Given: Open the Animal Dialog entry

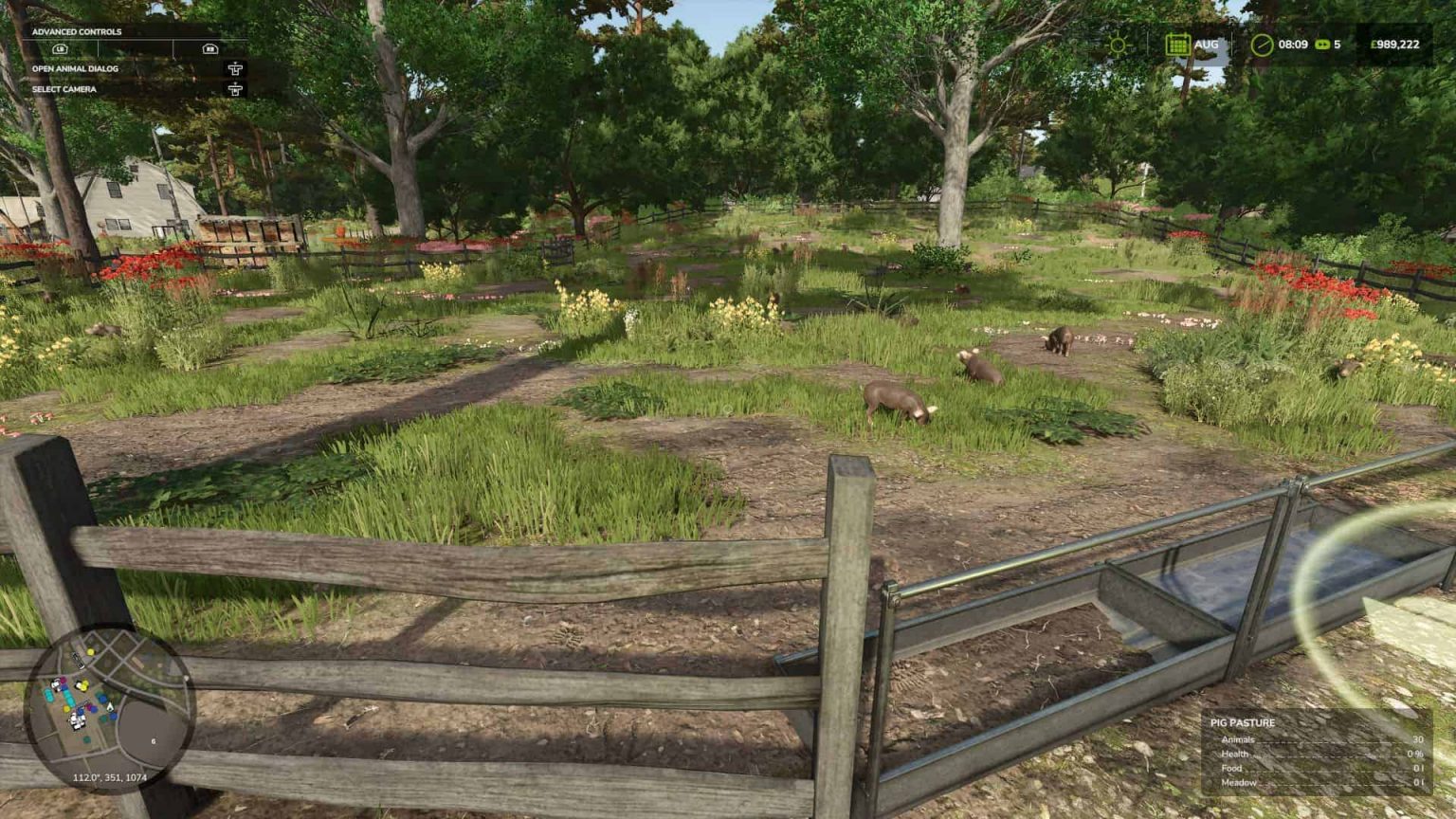Looking at the screenshot, I should point(76,69).
